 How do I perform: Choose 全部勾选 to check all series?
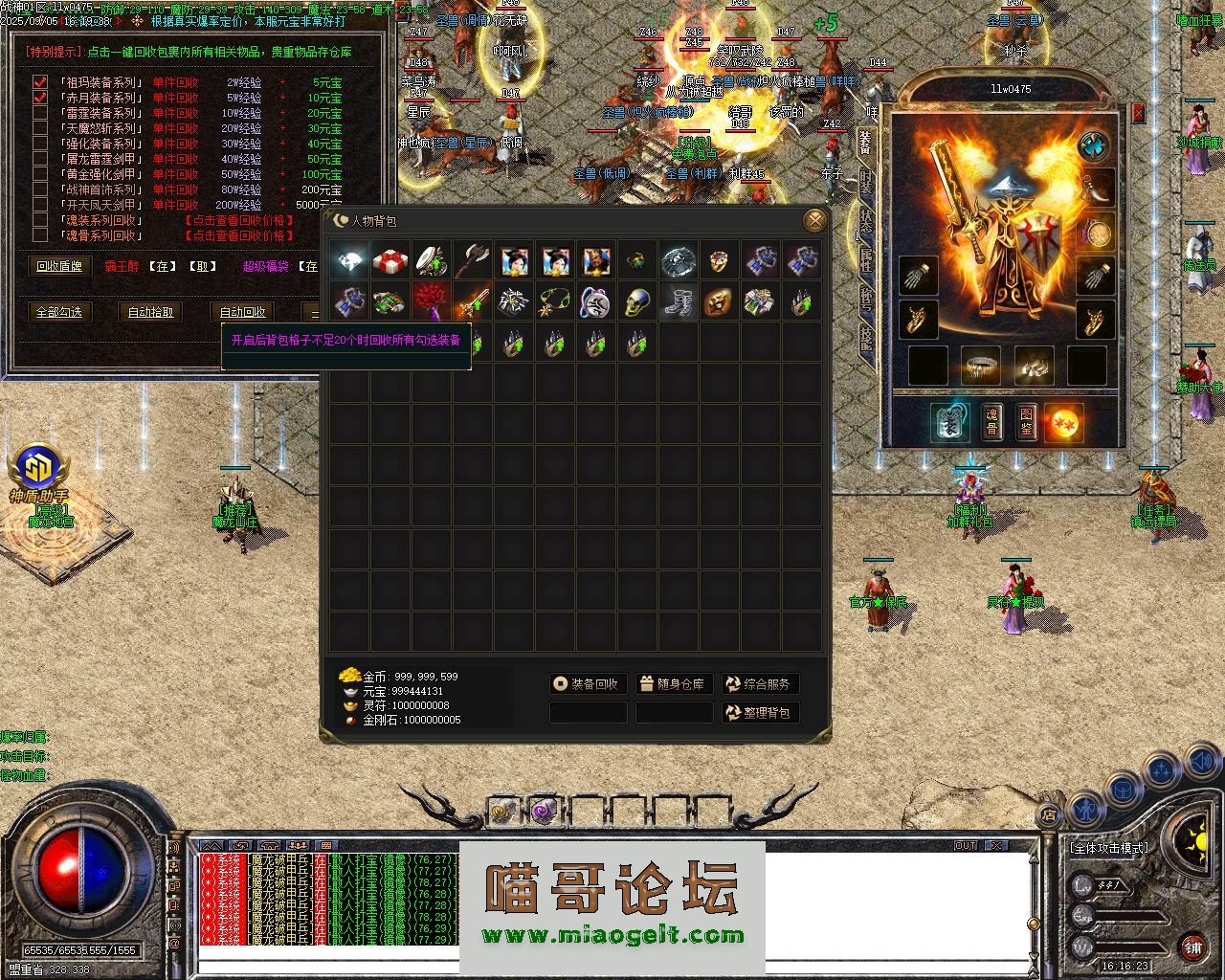coord(59,312)
